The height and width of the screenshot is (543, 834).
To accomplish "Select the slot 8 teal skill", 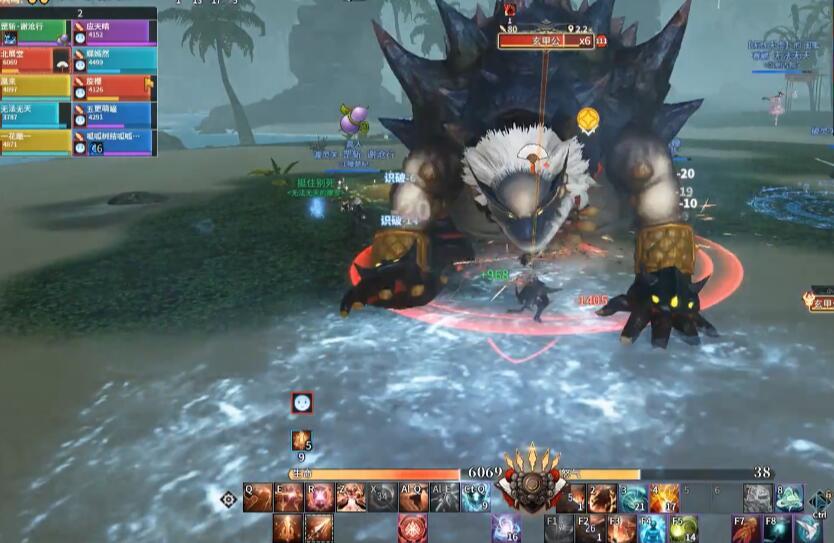I will (789, 497).
